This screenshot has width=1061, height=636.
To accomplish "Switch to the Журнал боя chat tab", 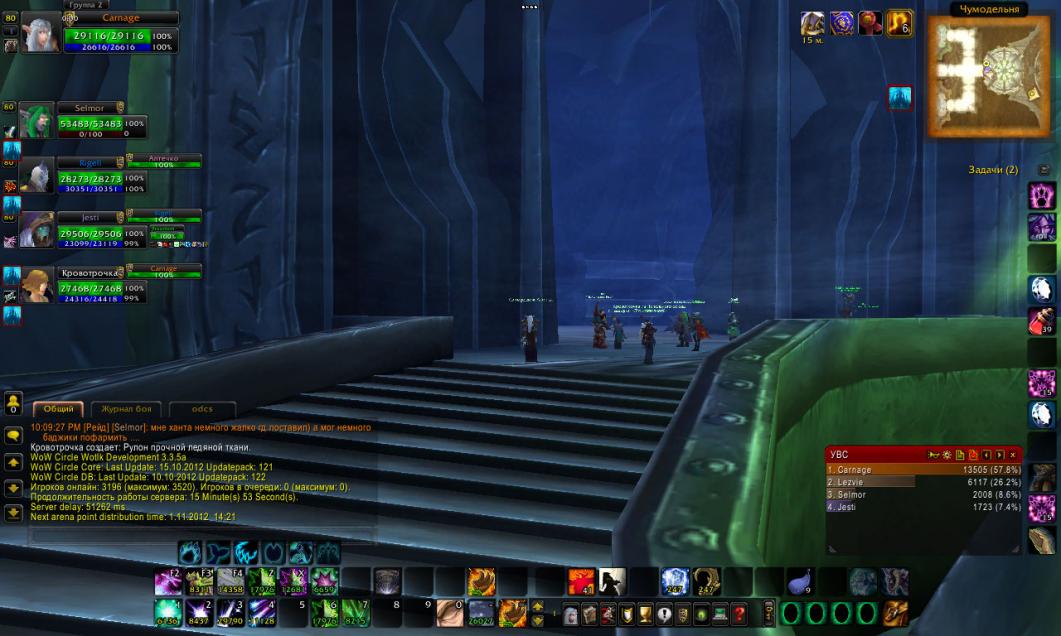I will coord(127,409).
